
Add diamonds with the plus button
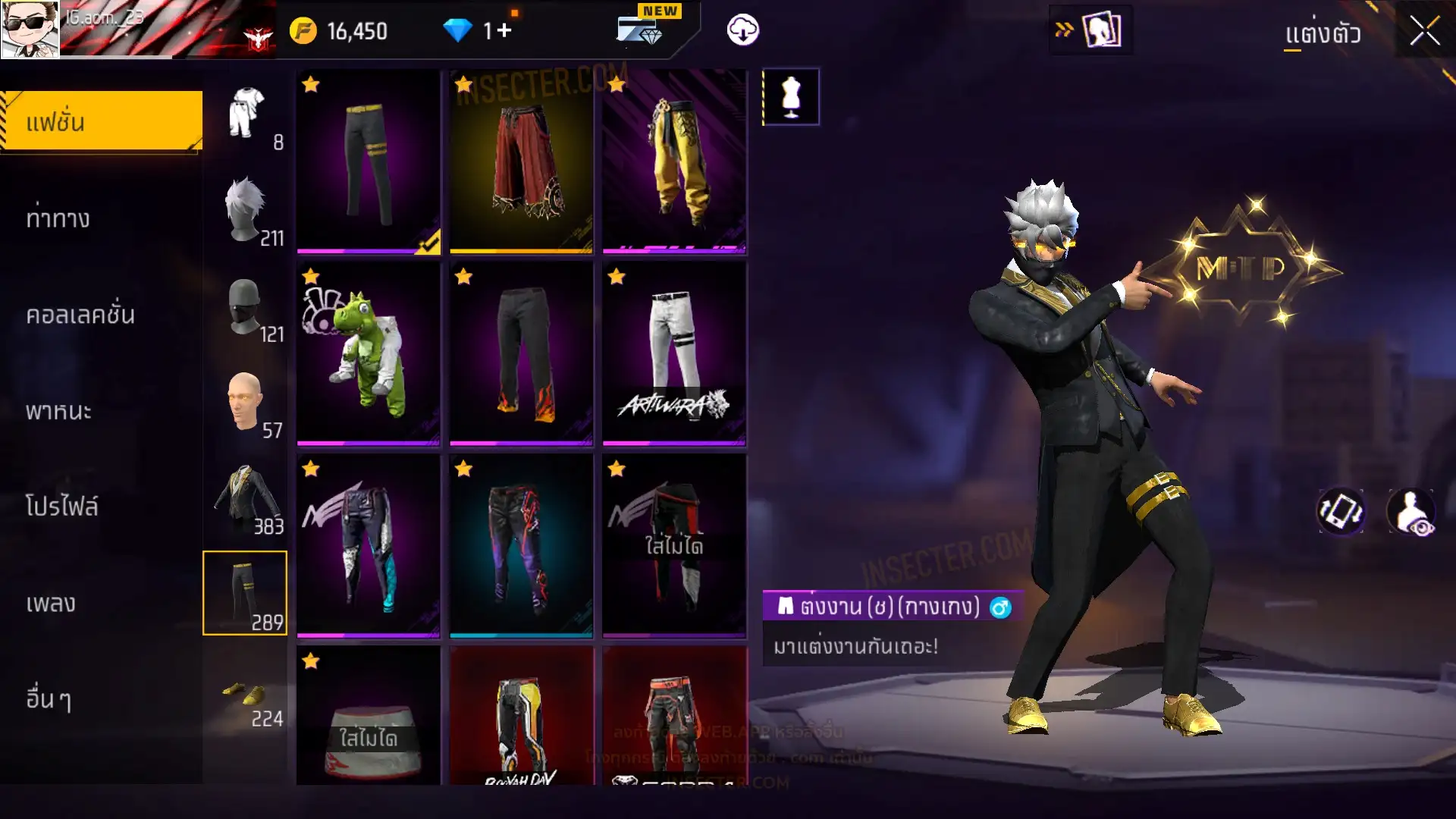coord(504,31)
